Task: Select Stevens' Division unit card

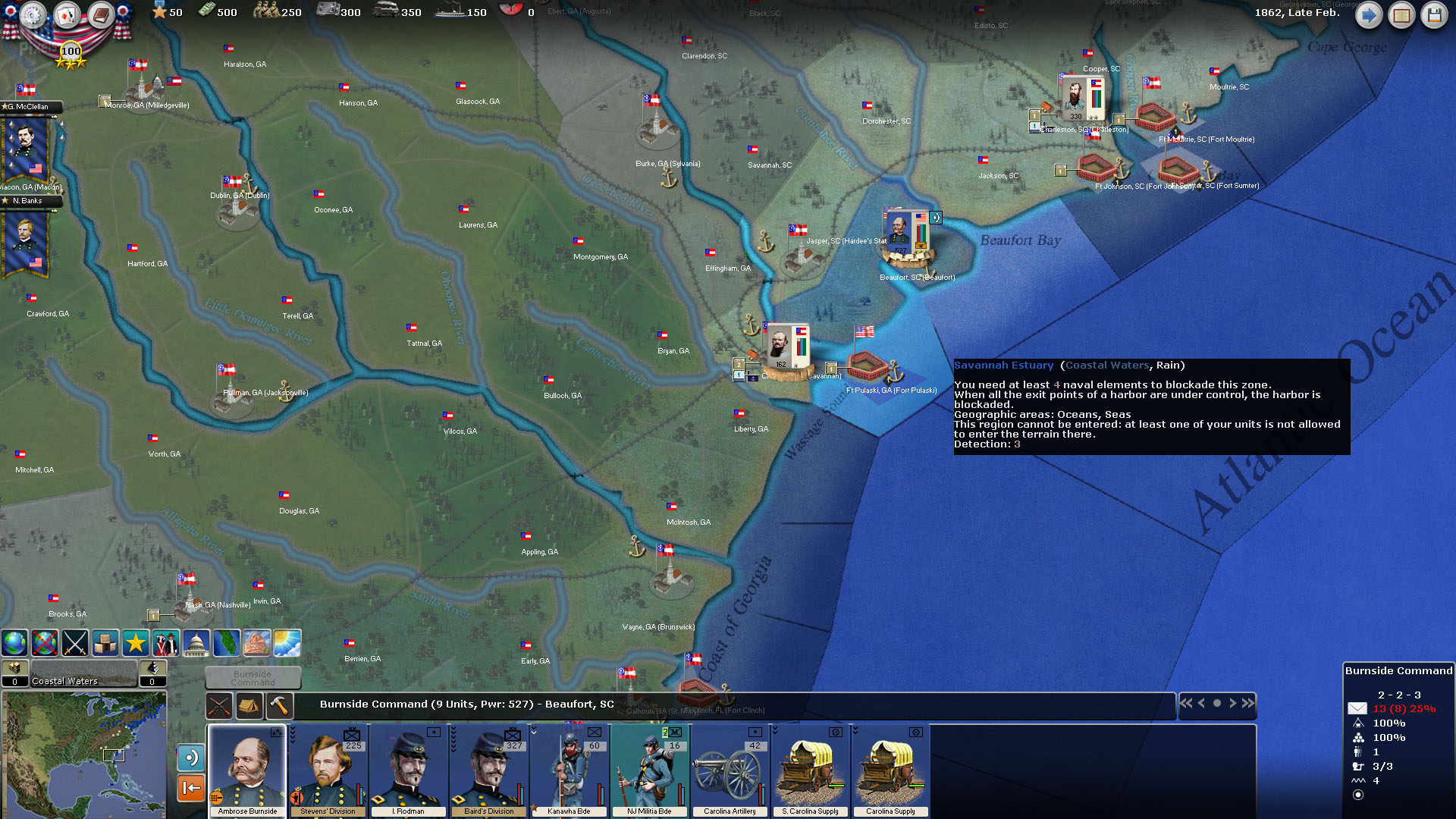Action: coord(328,770)
